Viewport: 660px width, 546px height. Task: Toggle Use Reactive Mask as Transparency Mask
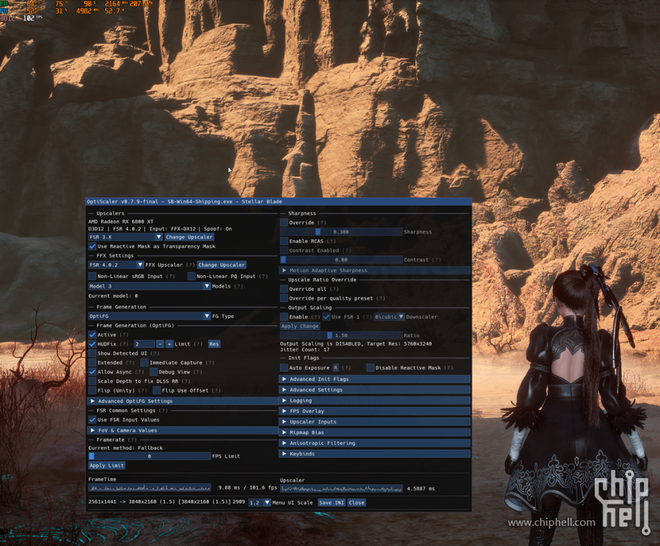click(92, 245)
